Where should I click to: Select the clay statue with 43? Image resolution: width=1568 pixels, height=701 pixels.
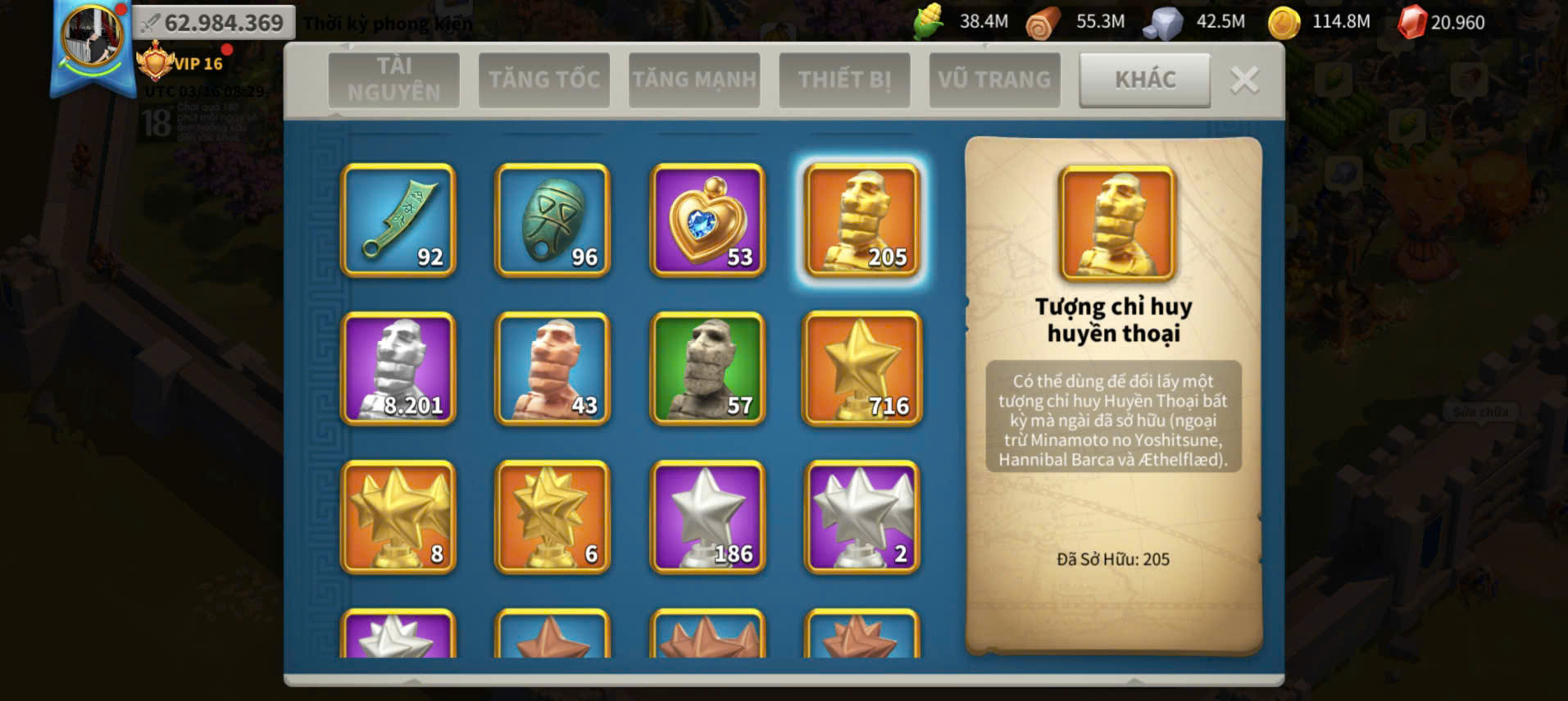point(552,369)
